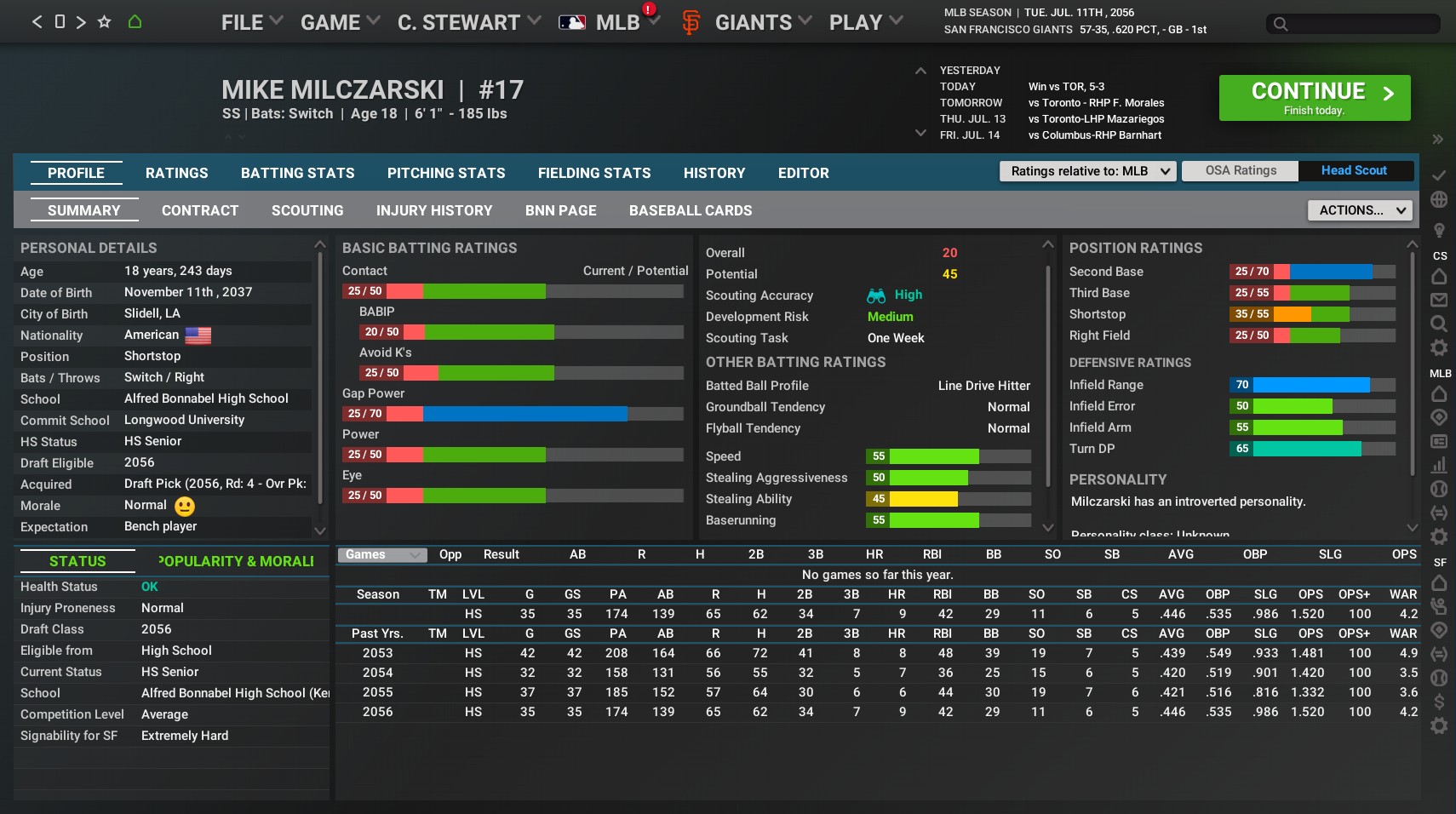Open the Ratings relative to dropdown

click(1087, 171)
